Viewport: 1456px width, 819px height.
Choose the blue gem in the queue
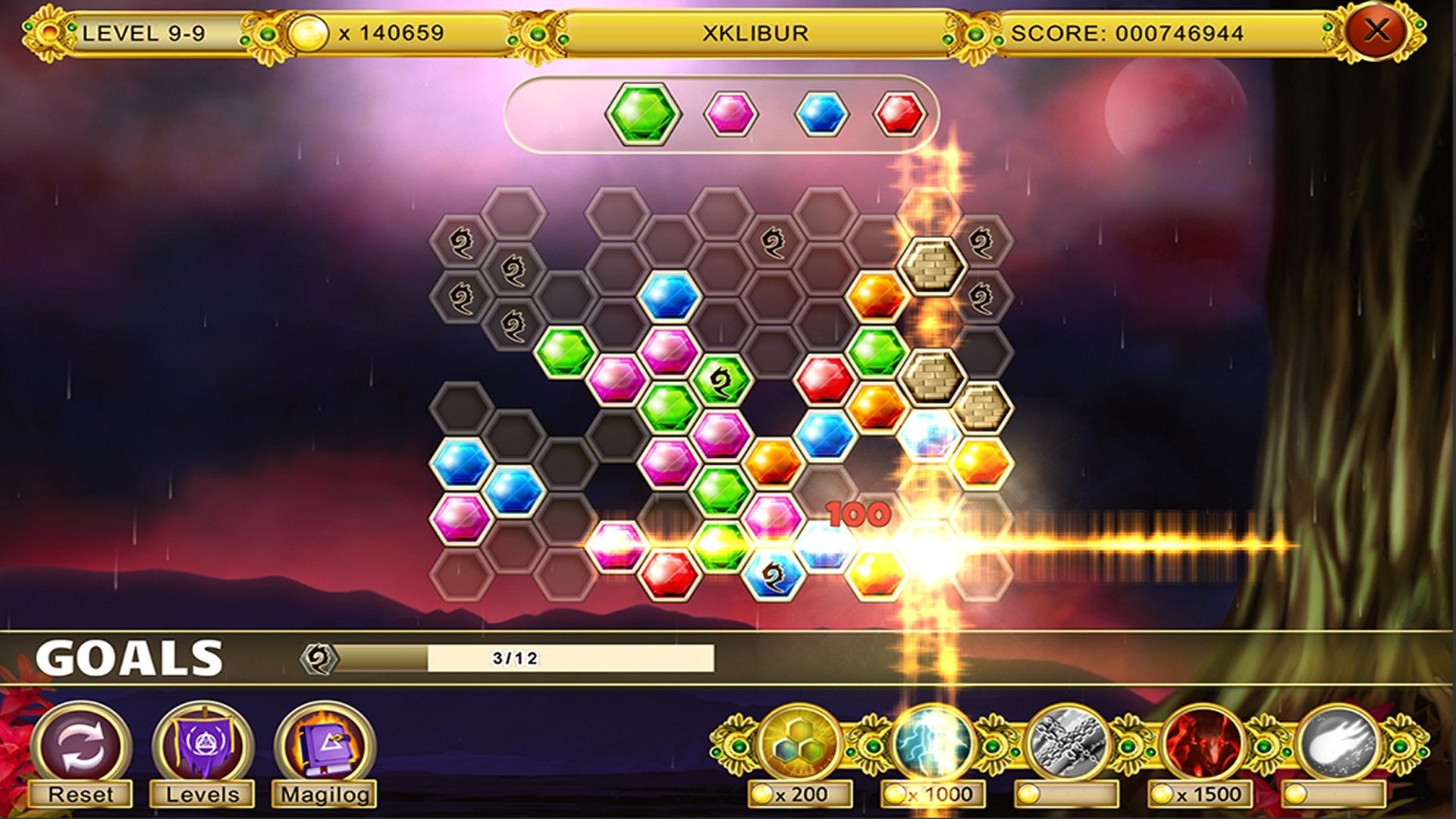pyautogui.click(x=821, y=115)
